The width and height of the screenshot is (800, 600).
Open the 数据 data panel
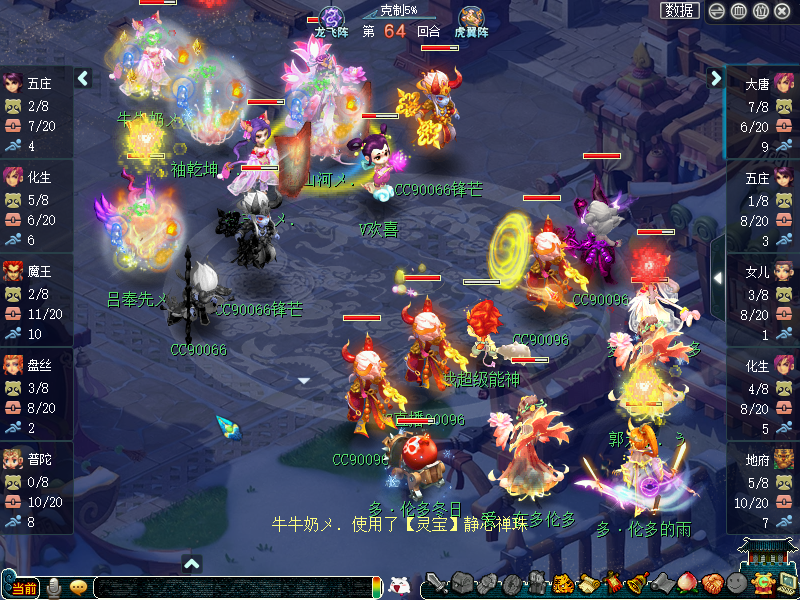[x=680, y=11]
